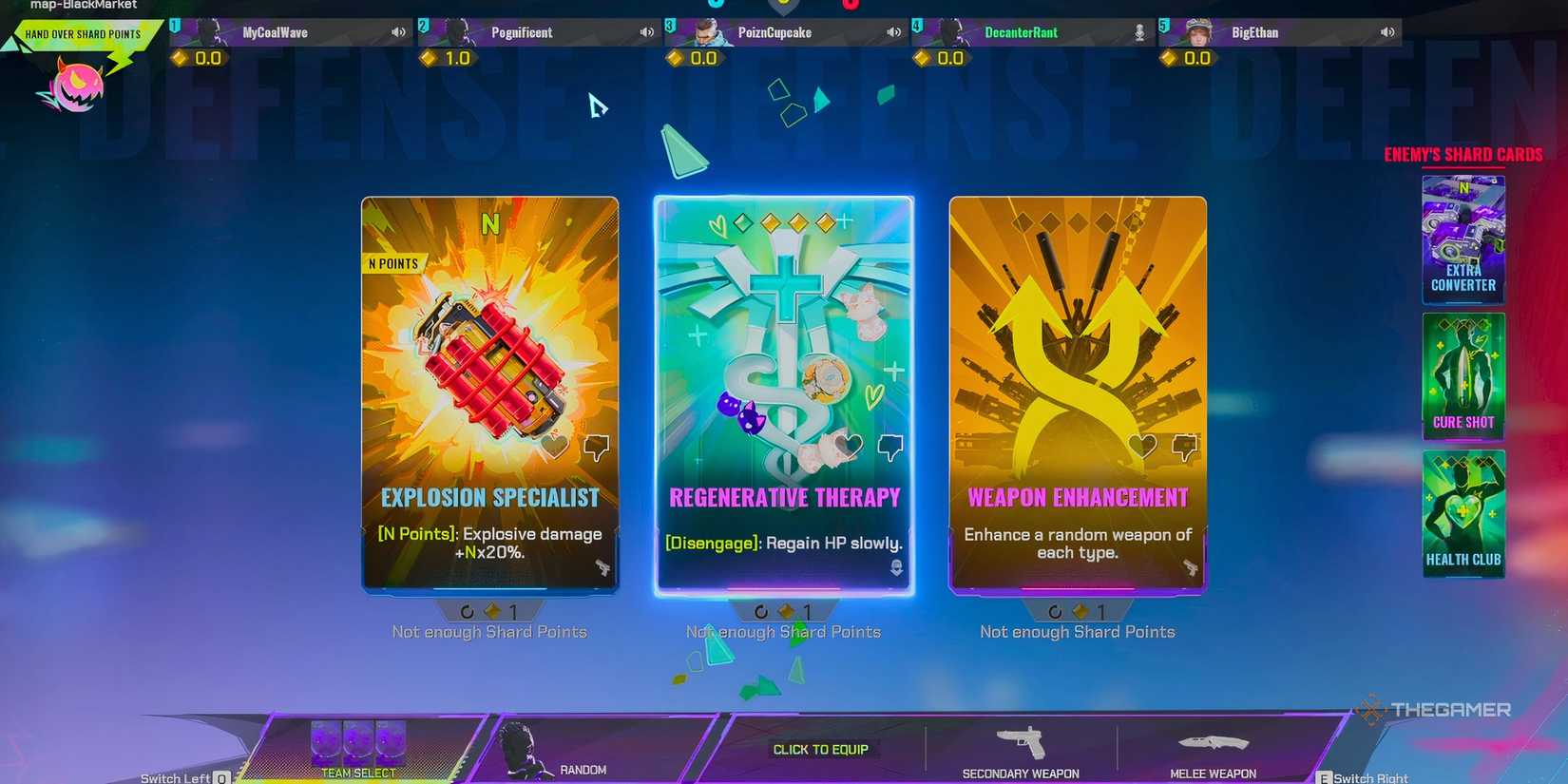
Task: View the Health Club enemy shard card
Action: (1463, 513)
